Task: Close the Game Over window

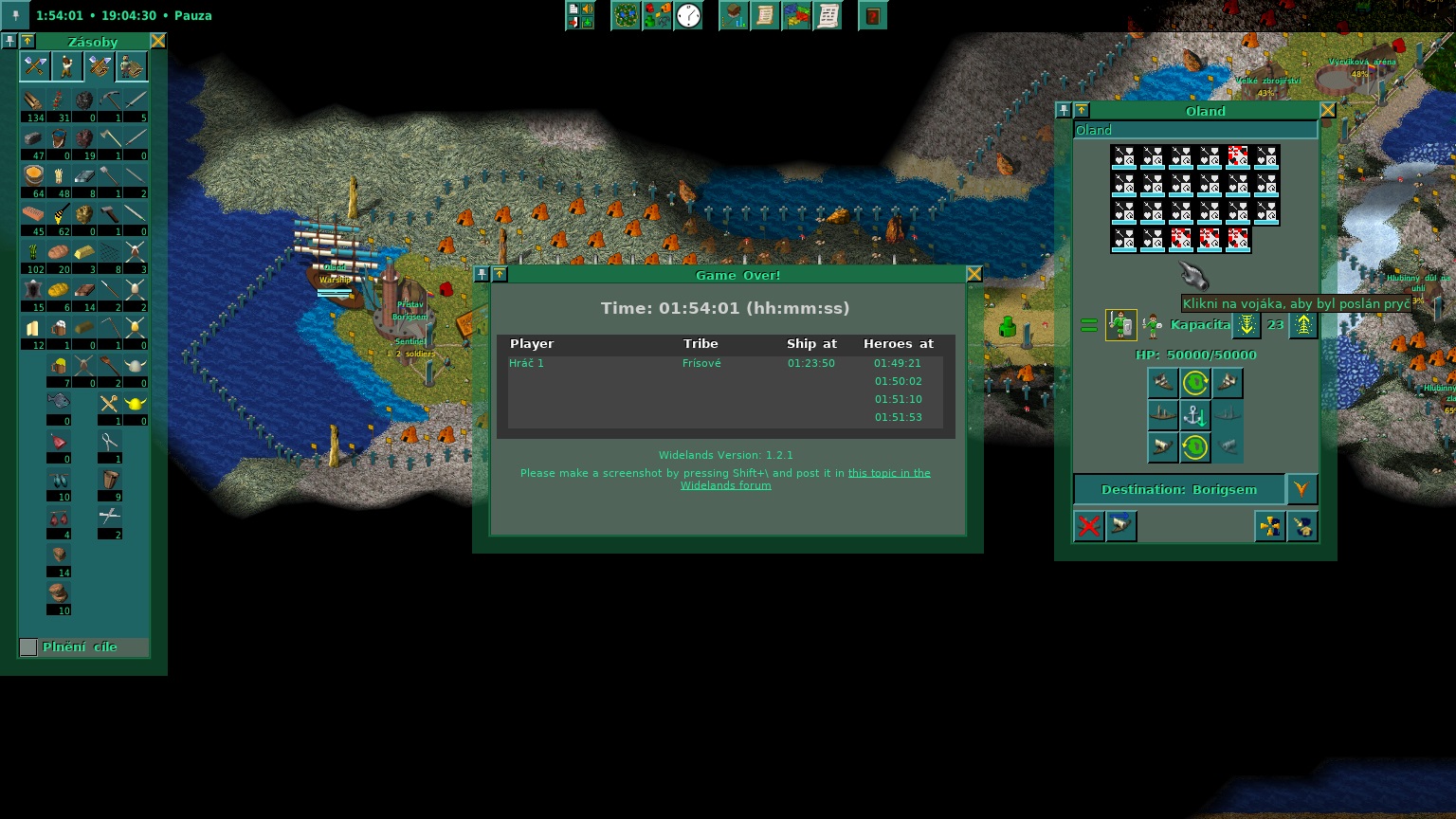Action: 974,274
